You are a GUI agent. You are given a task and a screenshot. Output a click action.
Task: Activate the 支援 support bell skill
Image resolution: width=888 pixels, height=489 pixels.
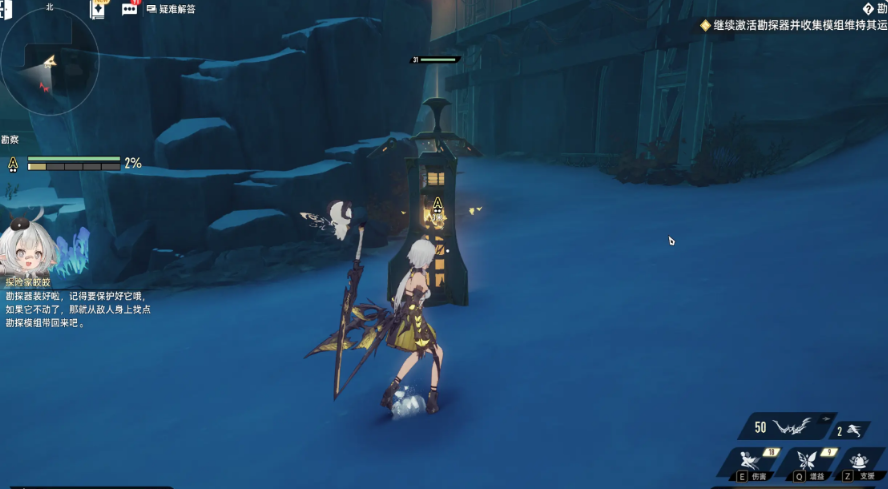pos(861,462)
